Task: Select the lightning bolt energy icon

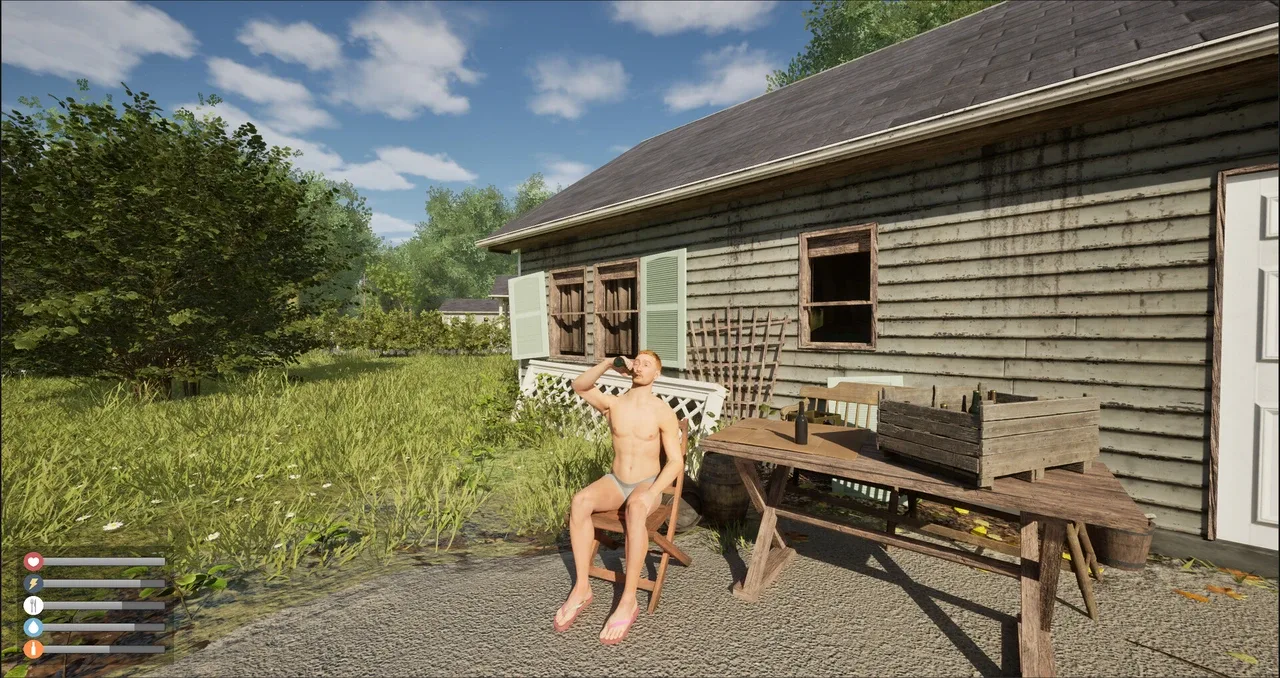Action: point(33,583)
